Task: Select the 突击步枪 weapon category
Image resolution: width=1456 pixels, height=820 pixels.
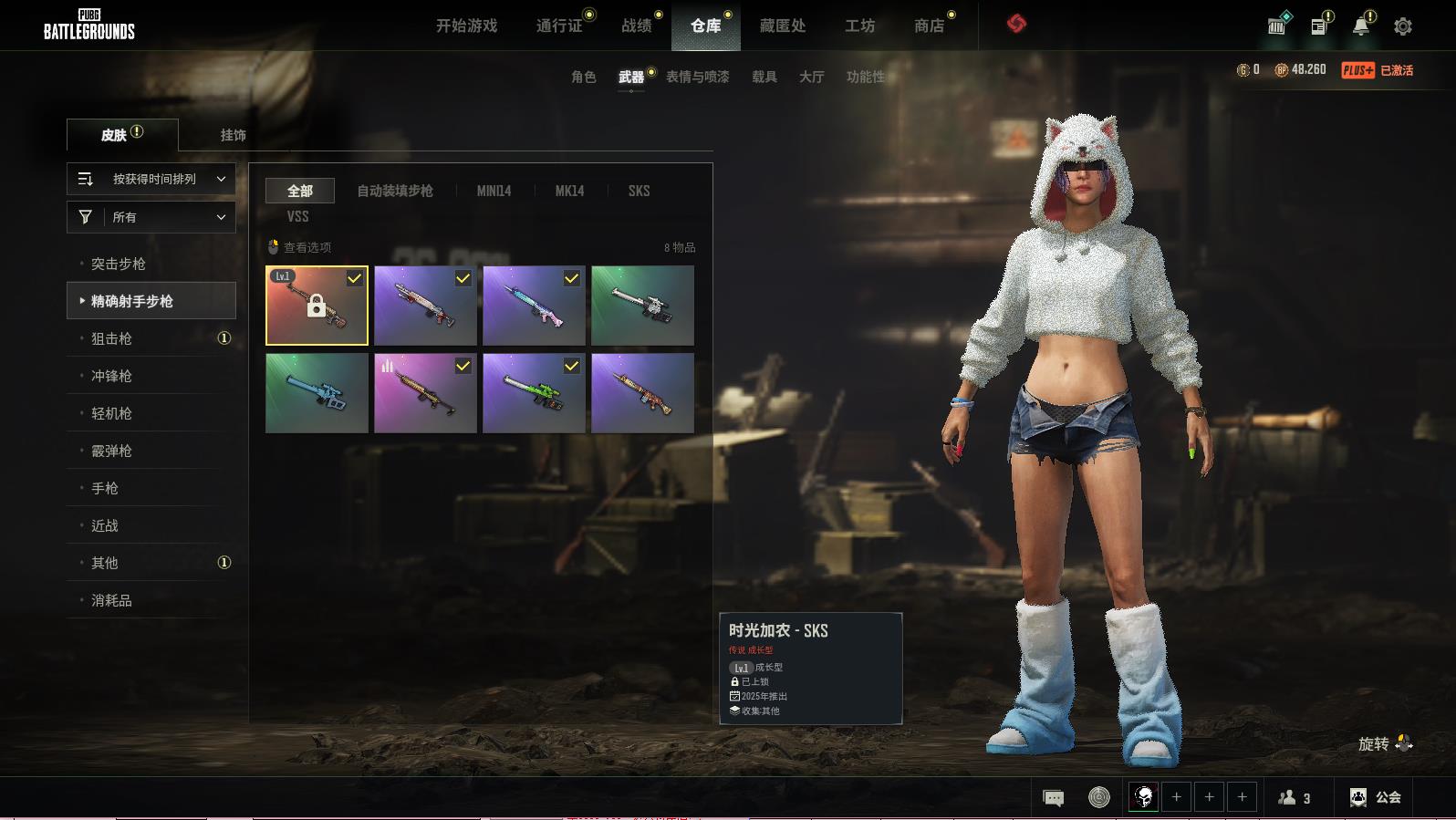Action: [x=119, y=264]
